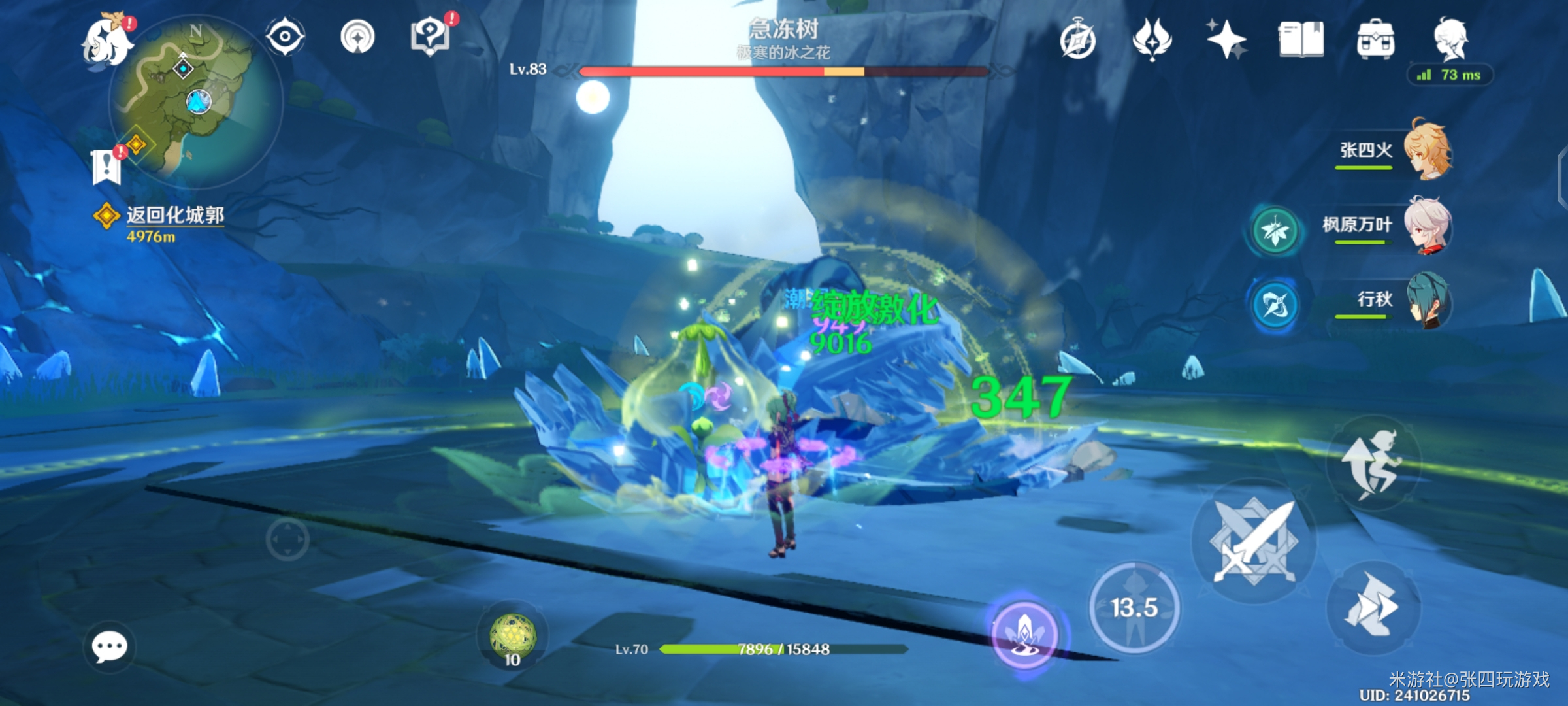Tap the jump button

coord(1373,463)
